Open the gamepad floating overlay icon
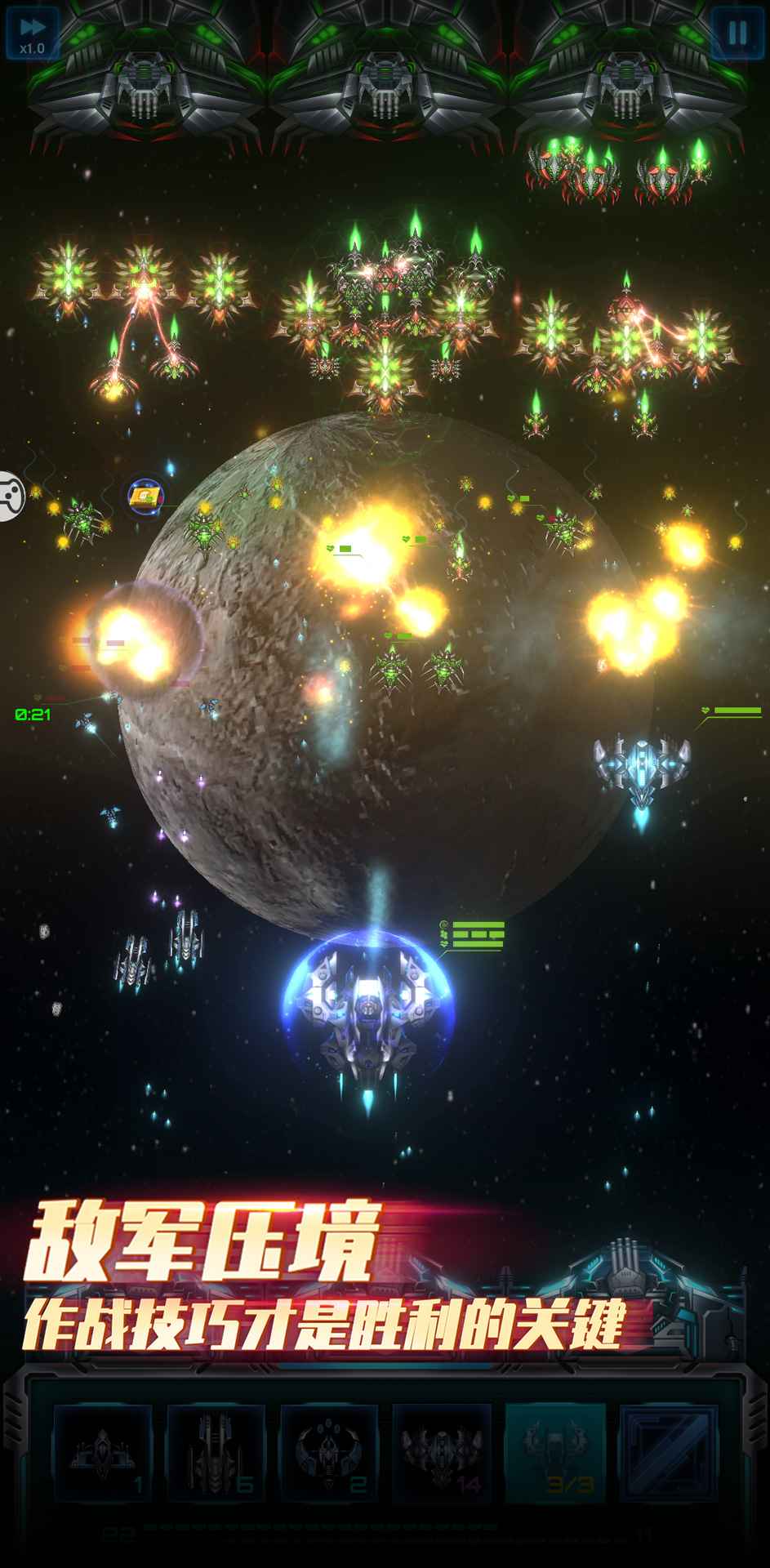 click(10, 495)
